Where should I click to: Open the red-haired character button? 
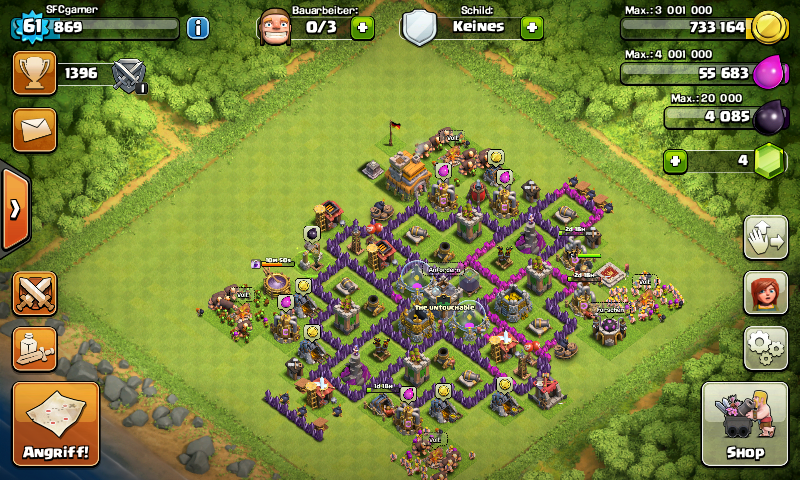click(764, 292)
